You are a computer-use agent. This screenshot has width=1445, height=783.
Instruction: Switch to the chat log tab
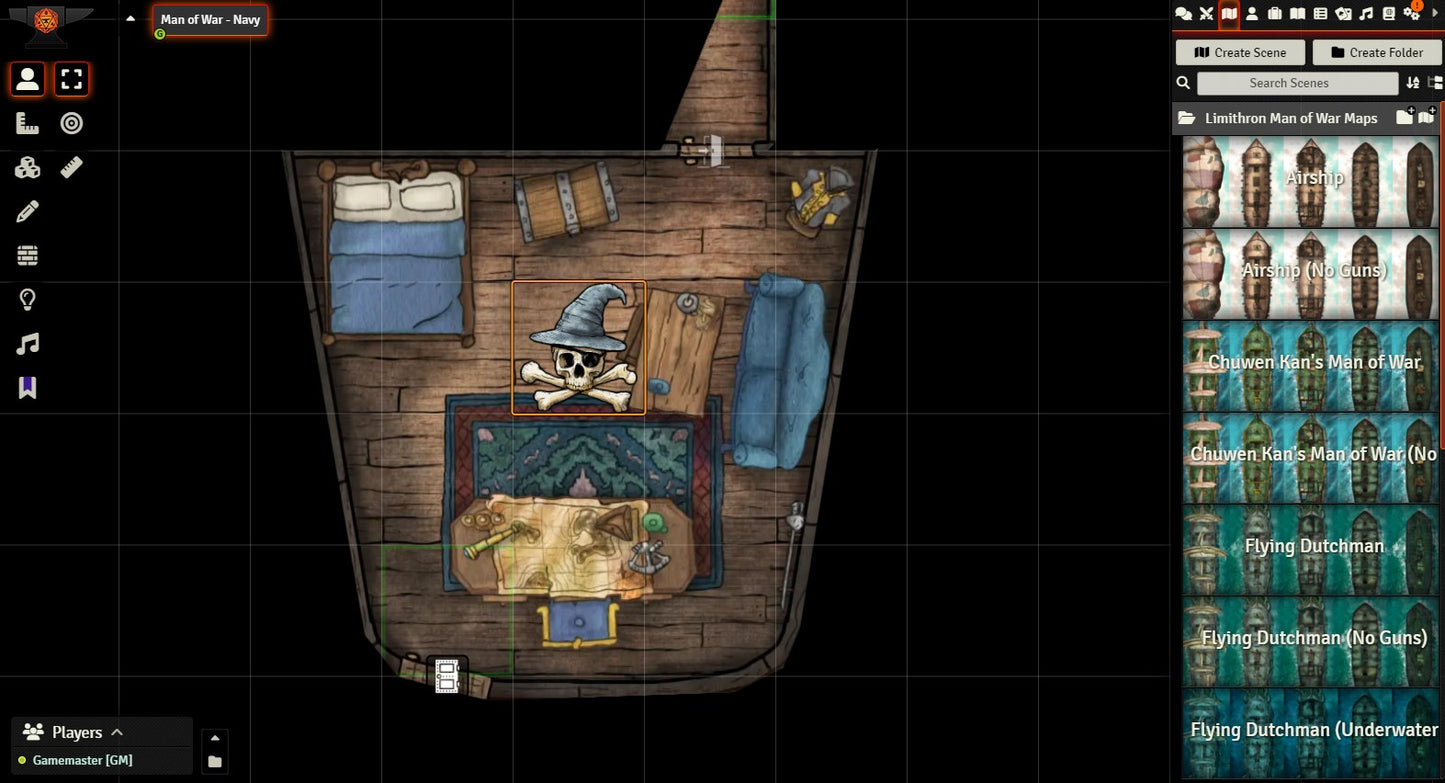point(1183,13)
